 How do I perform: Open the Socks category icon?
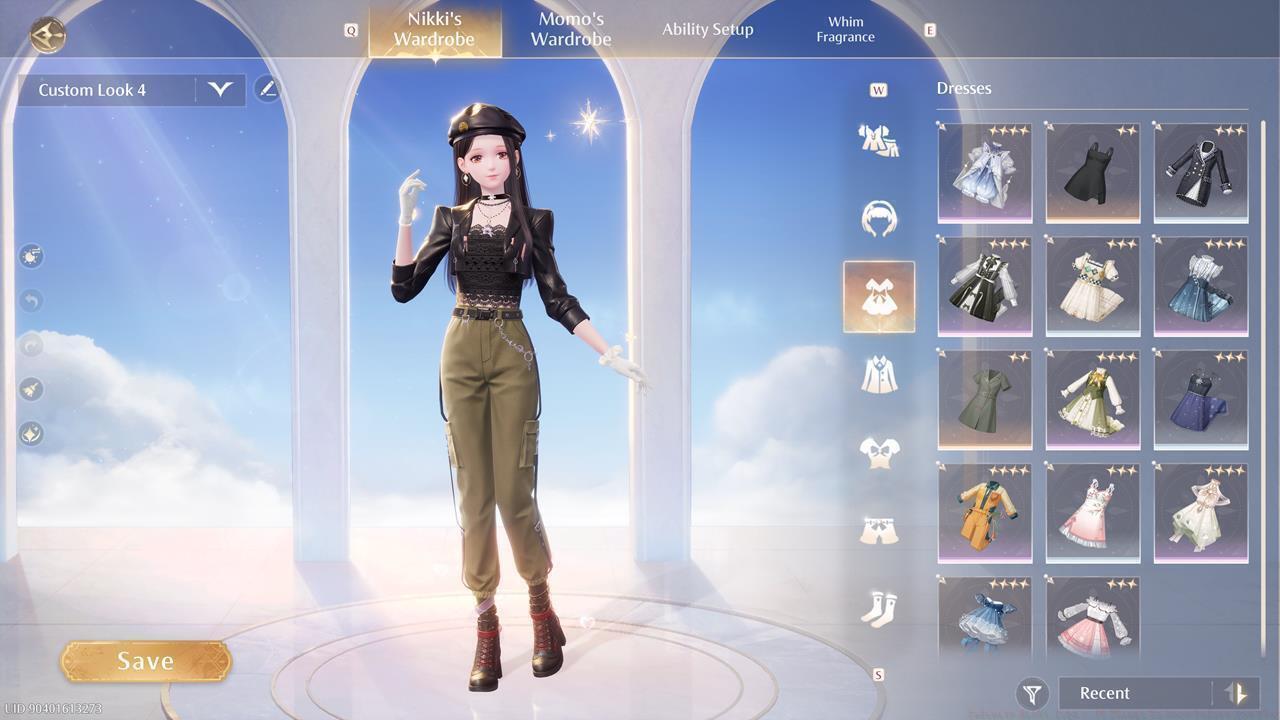click(878, 610)
